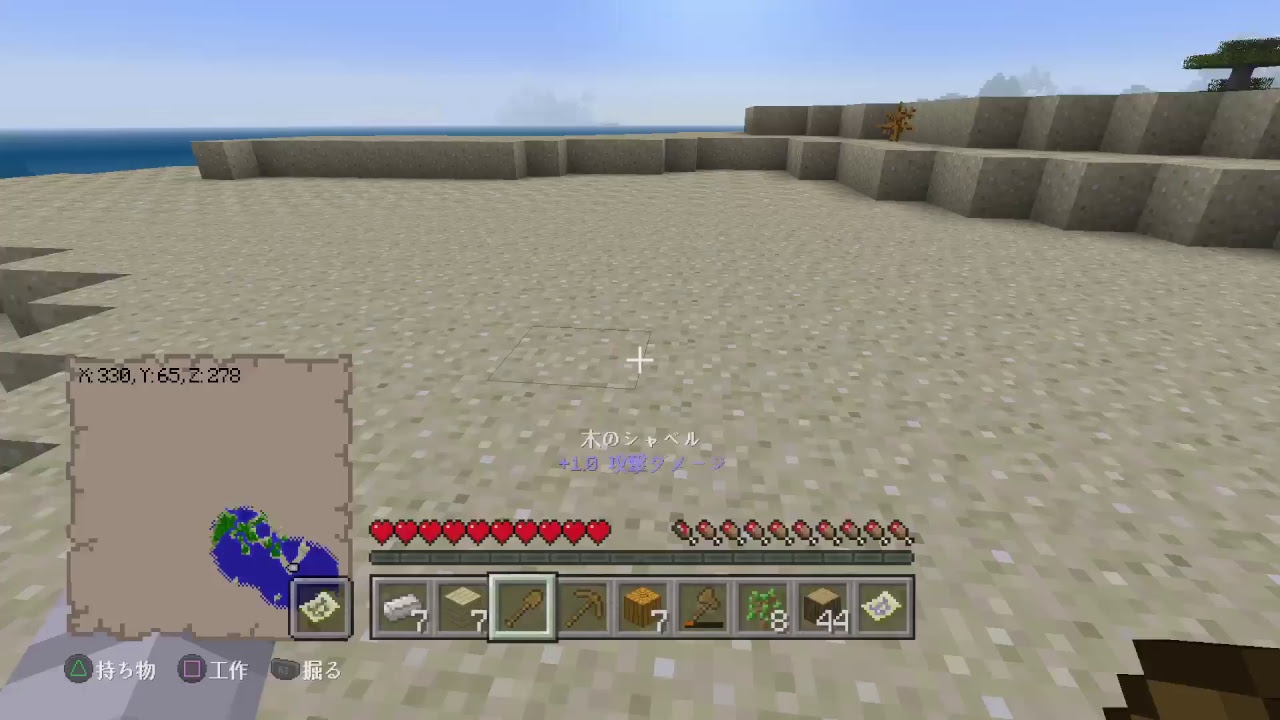Screen dimensions: 1280x720
Task: Click the square button icon for 工作
Action: point(193,671)
